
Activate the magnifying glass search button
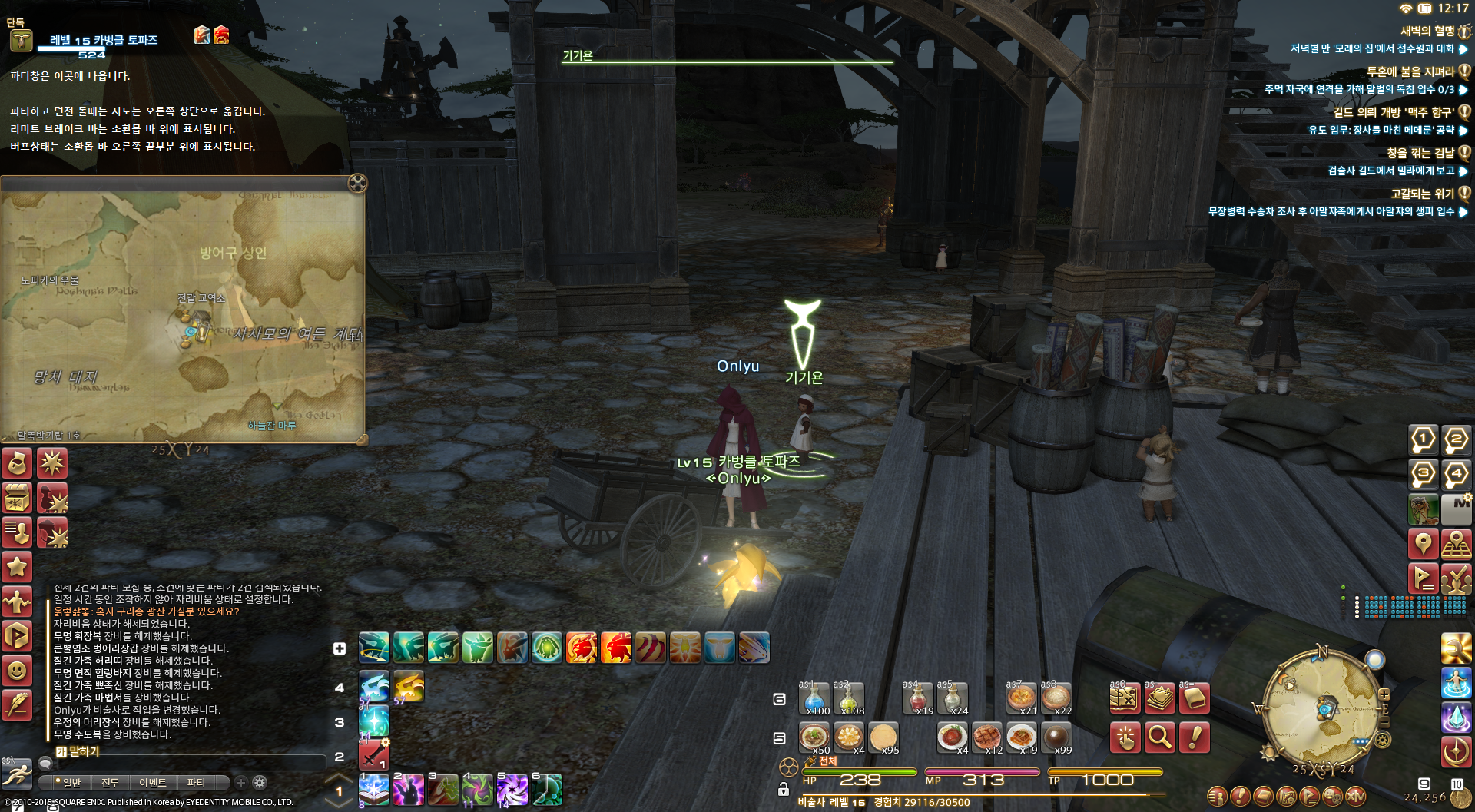pyautogui.click(x=1159, y=737)
